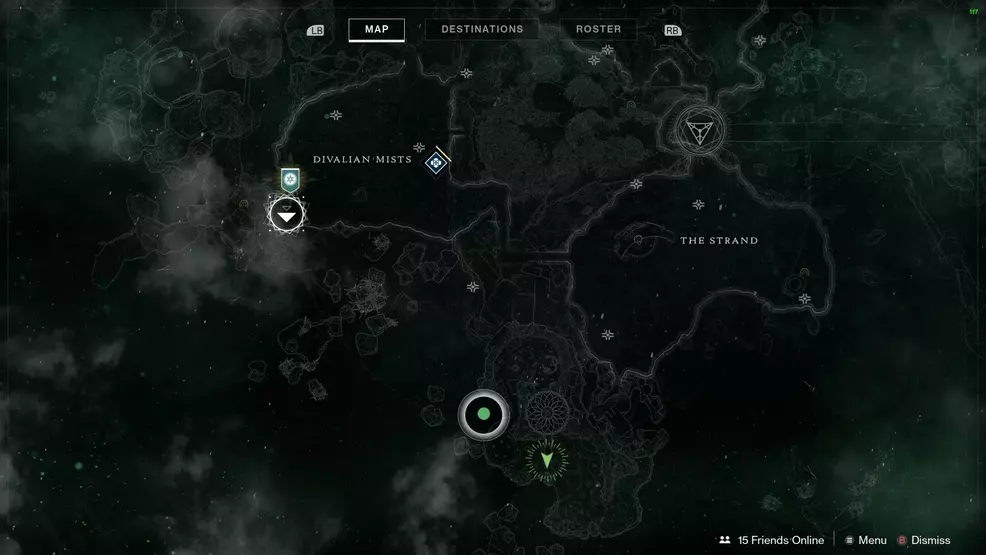Switch to the Destinations tab
The image size is (986, 555).
482,29
